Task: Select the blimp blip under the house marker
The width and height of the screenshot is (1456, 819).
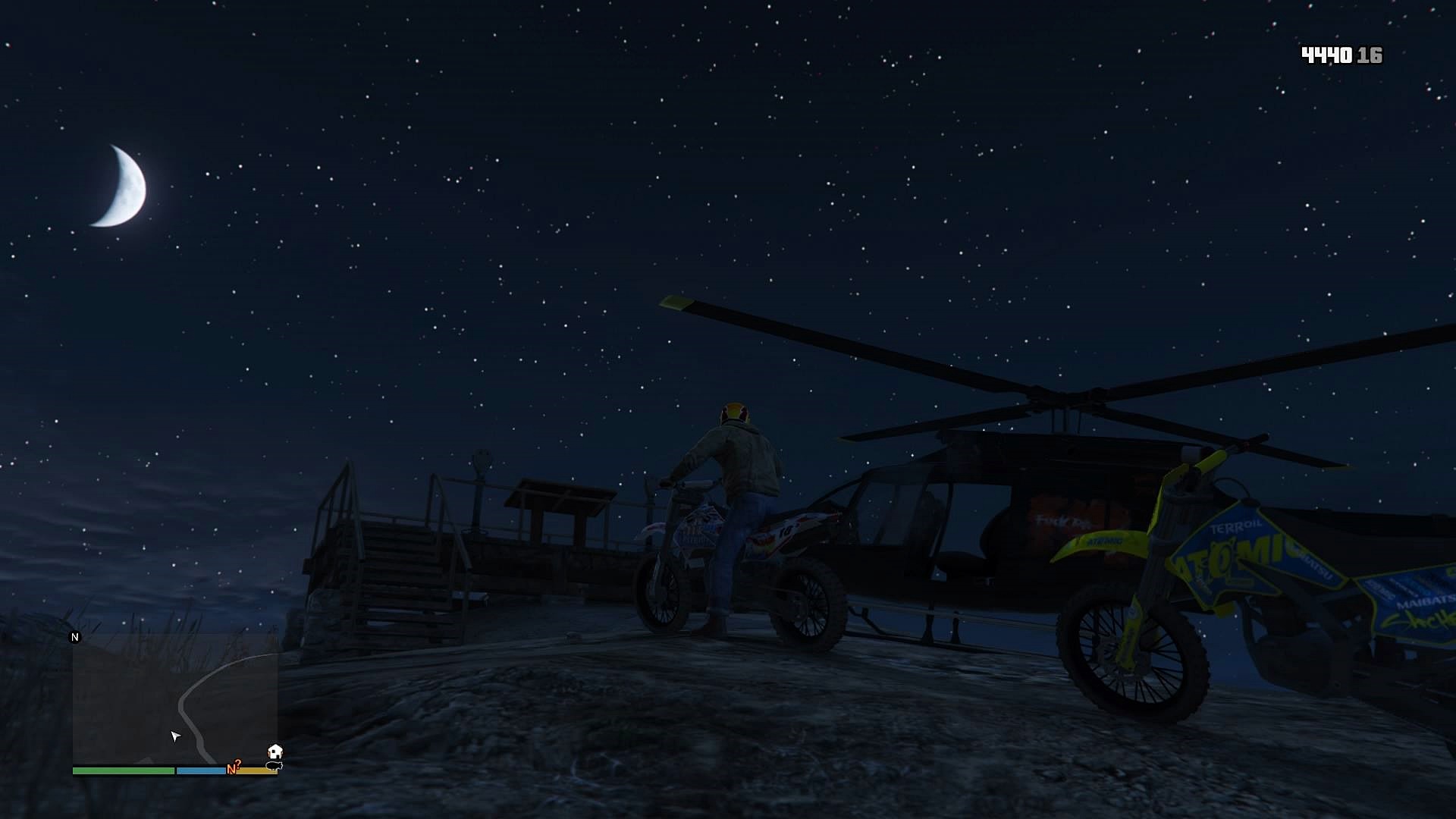Action: (x=274, y=766)
